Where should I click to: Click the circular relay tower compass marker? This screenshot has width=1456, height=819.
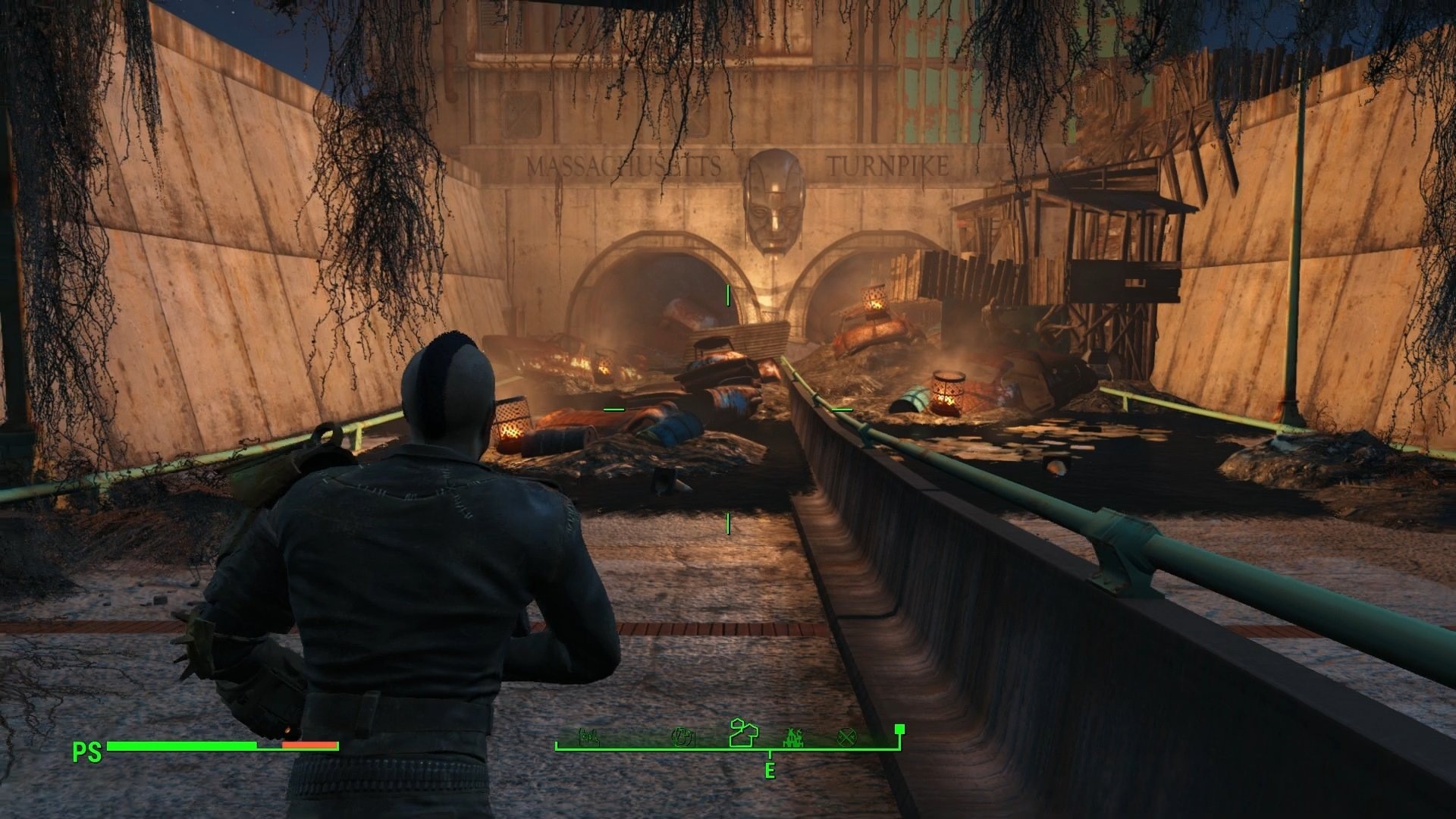click(683, 737)
